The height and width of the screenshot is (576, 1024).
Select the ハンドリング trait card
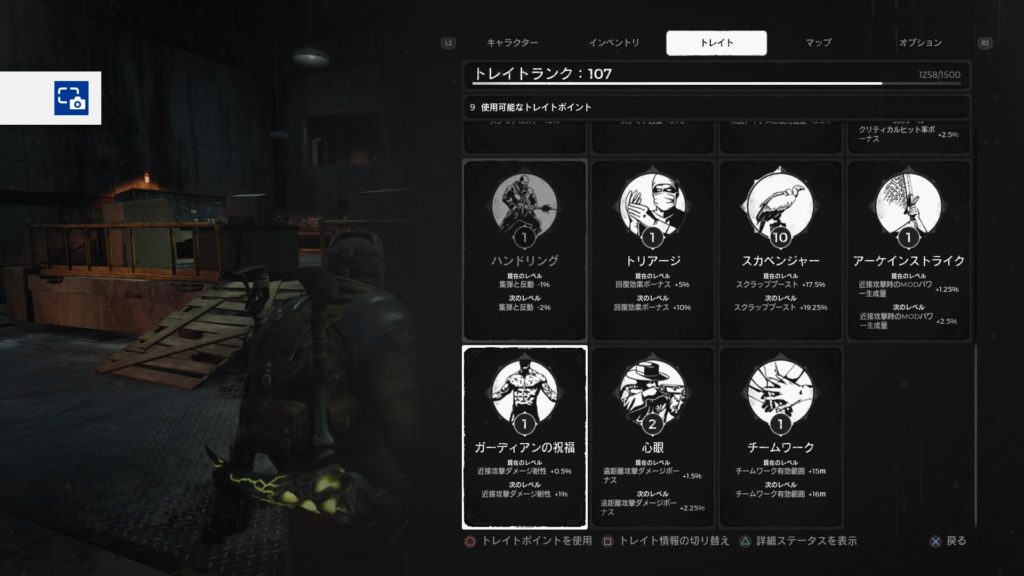(x=525, y=249)
